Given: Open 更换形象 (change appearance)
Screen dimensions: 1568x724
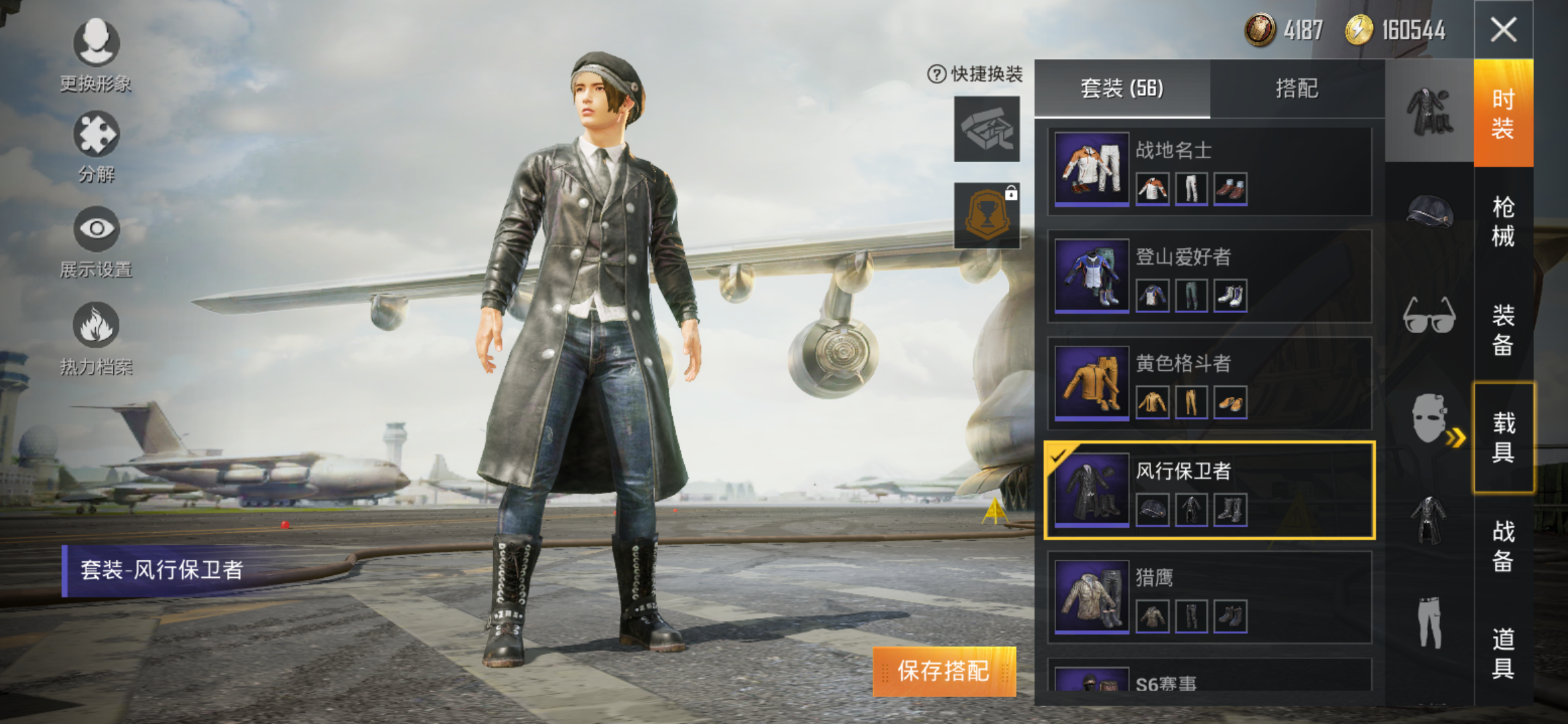Looking at the screenshot, I should tap(96, 55).
